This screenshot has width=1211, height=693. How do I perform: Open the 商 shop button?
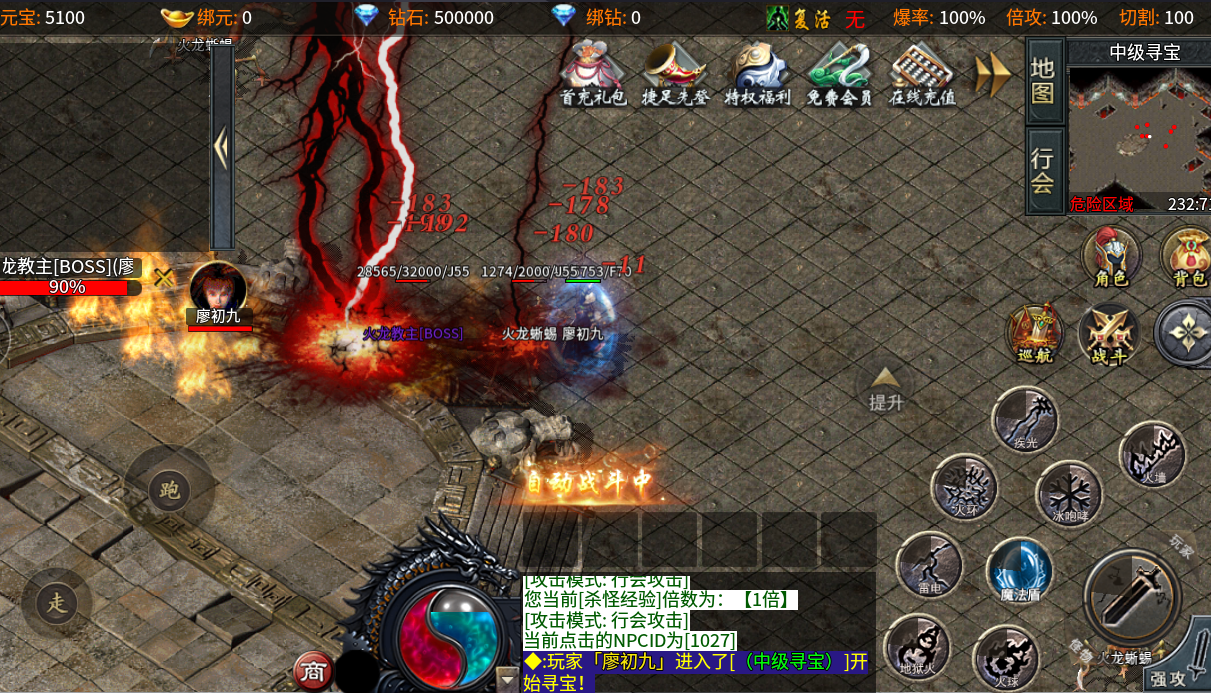click(313, 671)
